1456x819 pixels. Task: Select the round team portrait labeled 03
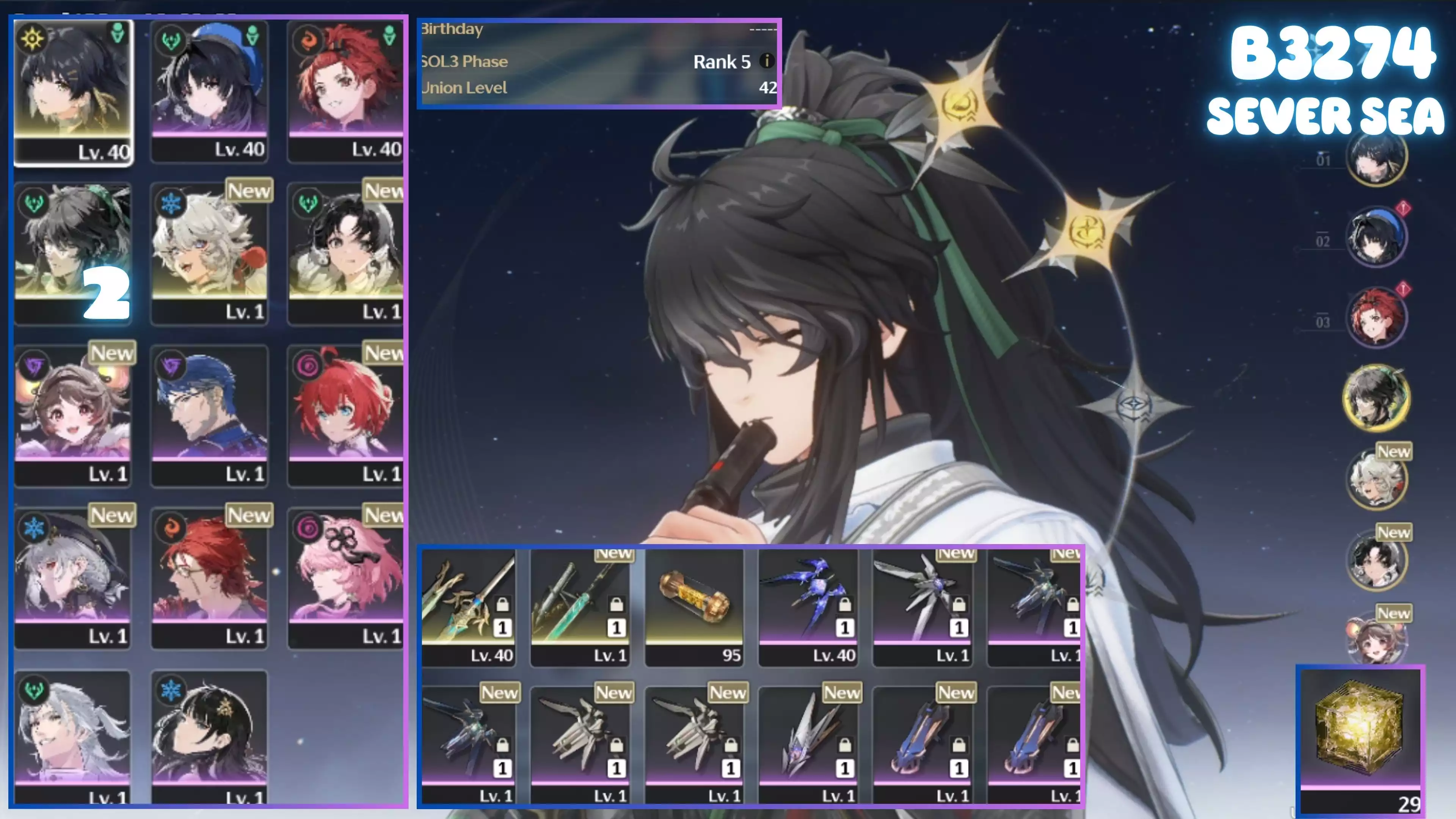[x=1376, y=318]
